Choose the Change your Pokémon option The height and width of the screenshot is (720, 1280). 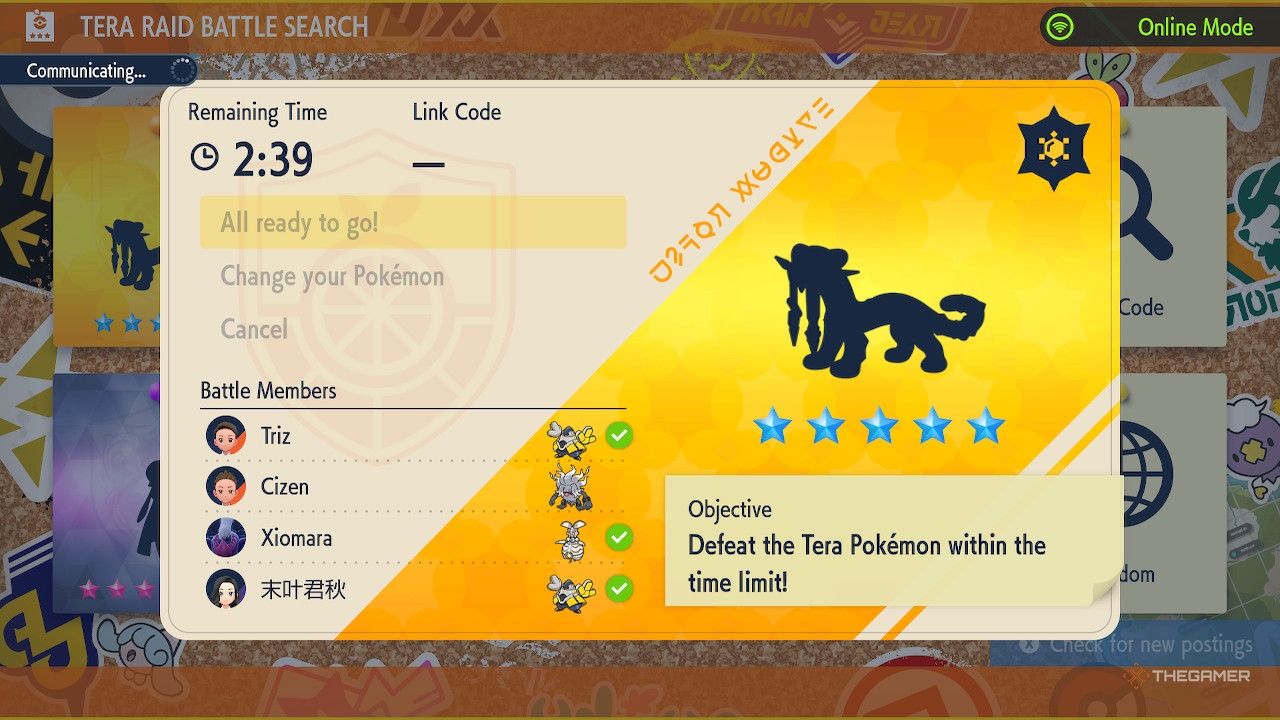332,276
